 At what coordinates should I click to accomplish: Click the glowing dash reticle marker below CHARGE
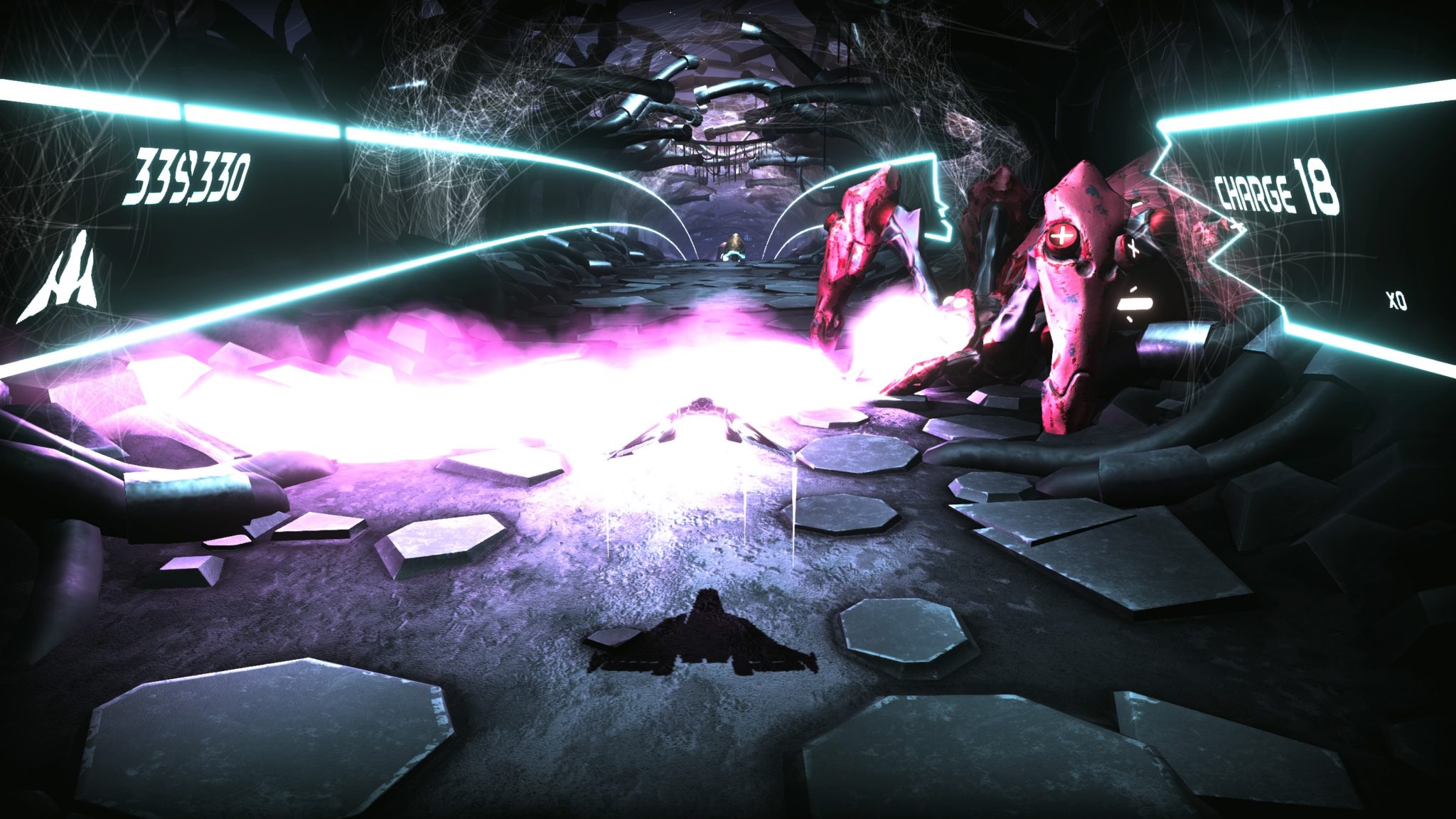1135,304
